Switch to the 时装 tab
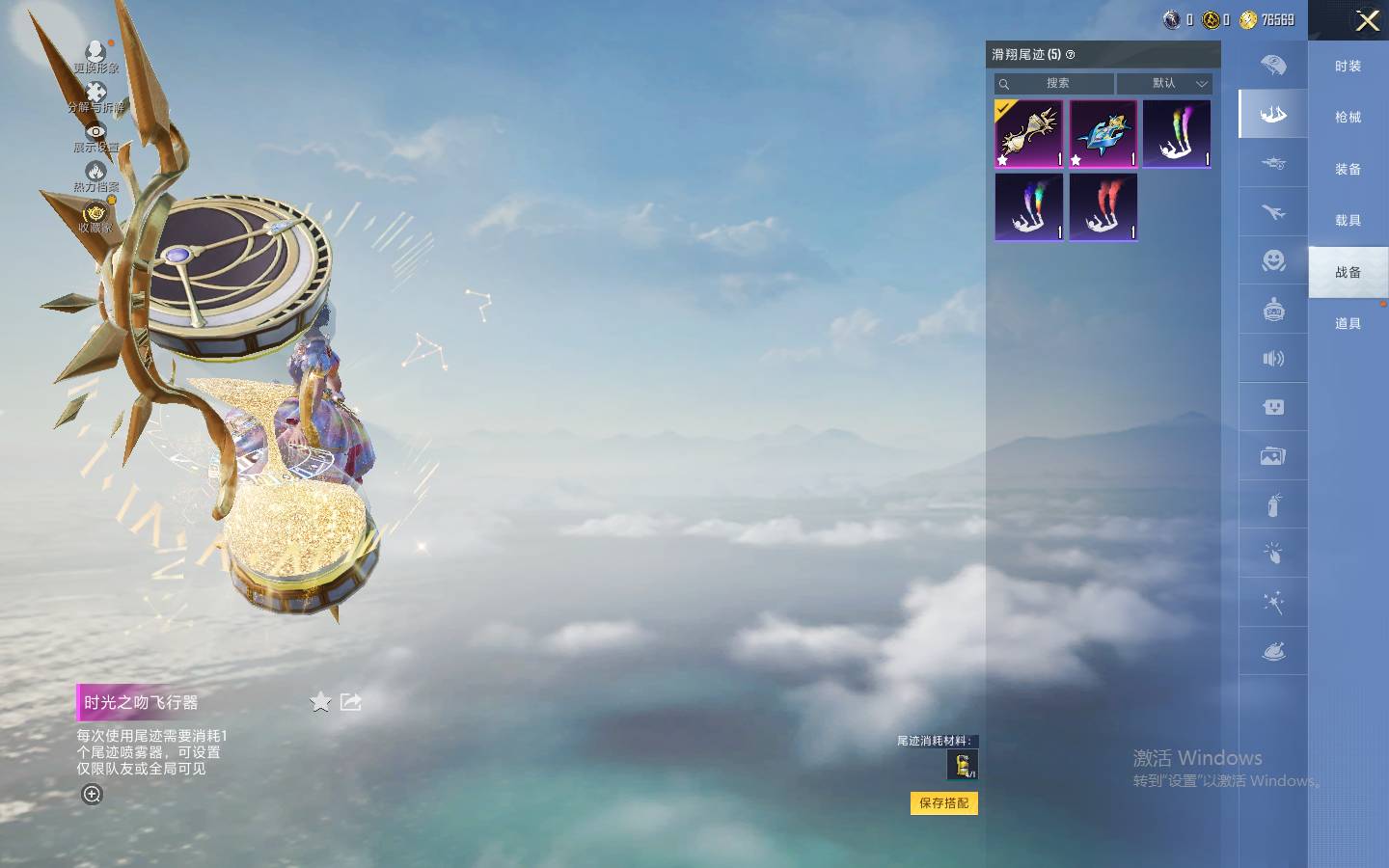Viewport: 1389px width, 868px height. click(1348, 67)
